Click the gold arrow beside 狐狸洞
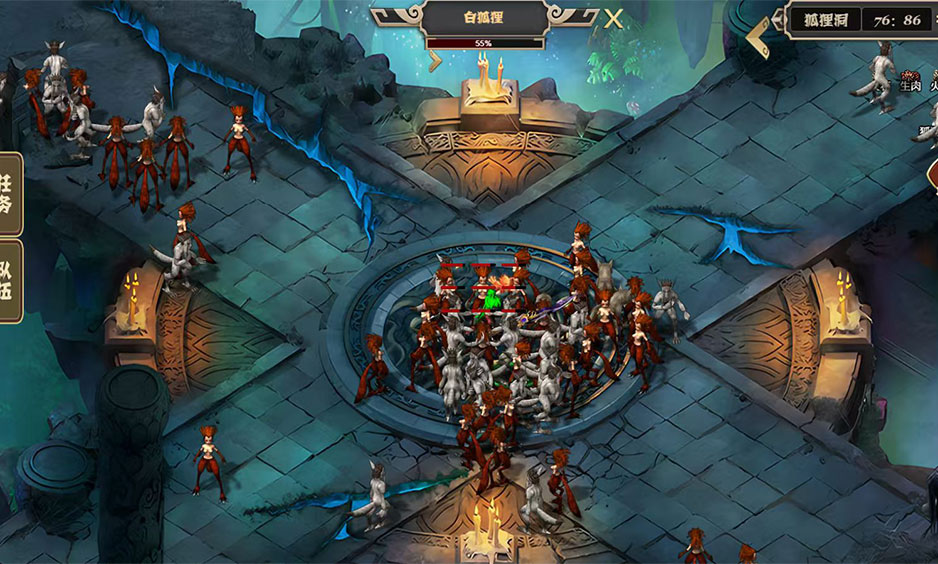 click(758, 37)
